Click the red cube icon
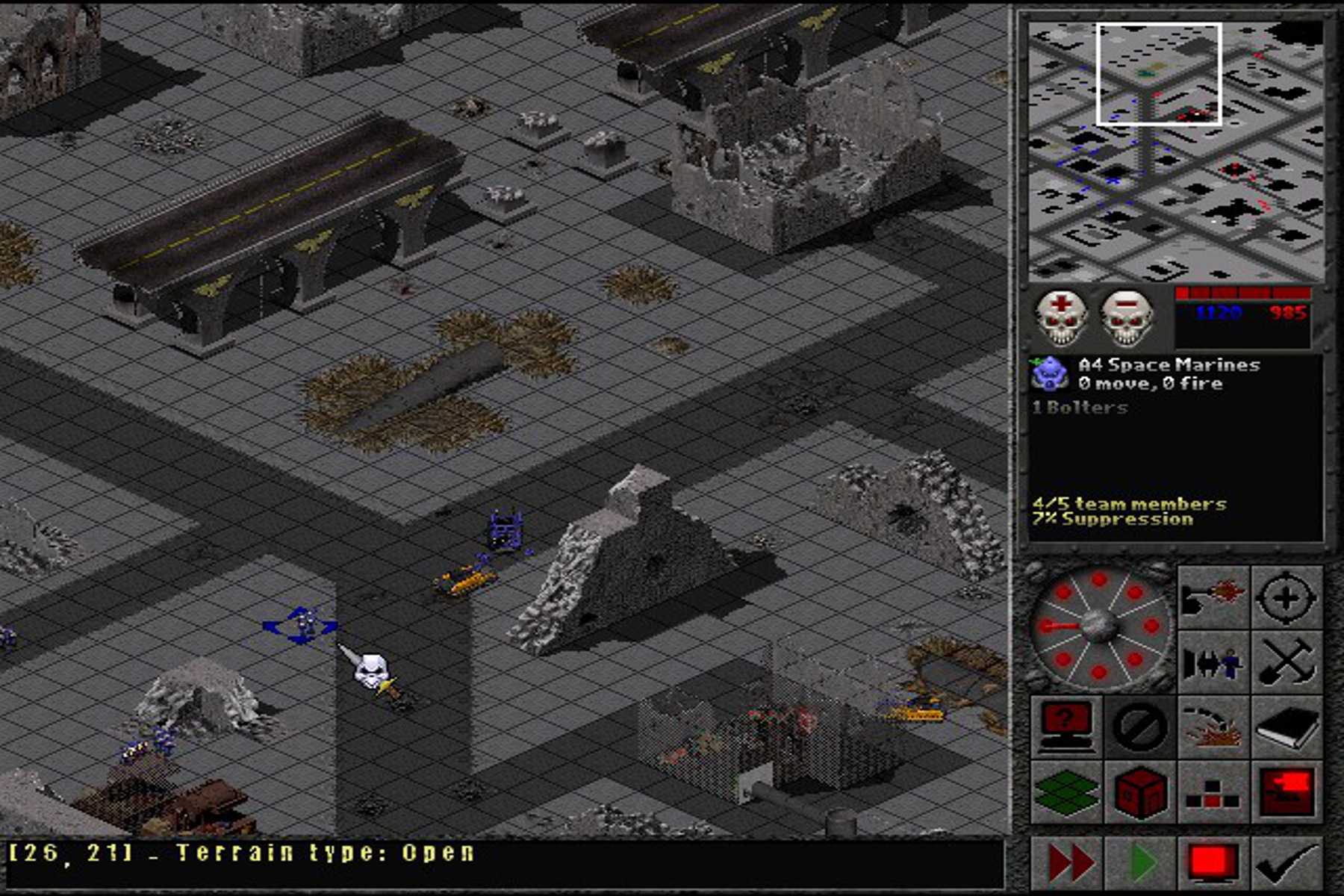Image resolution: width=1344 pixels, height=896 pixels. pos(1139,791)
